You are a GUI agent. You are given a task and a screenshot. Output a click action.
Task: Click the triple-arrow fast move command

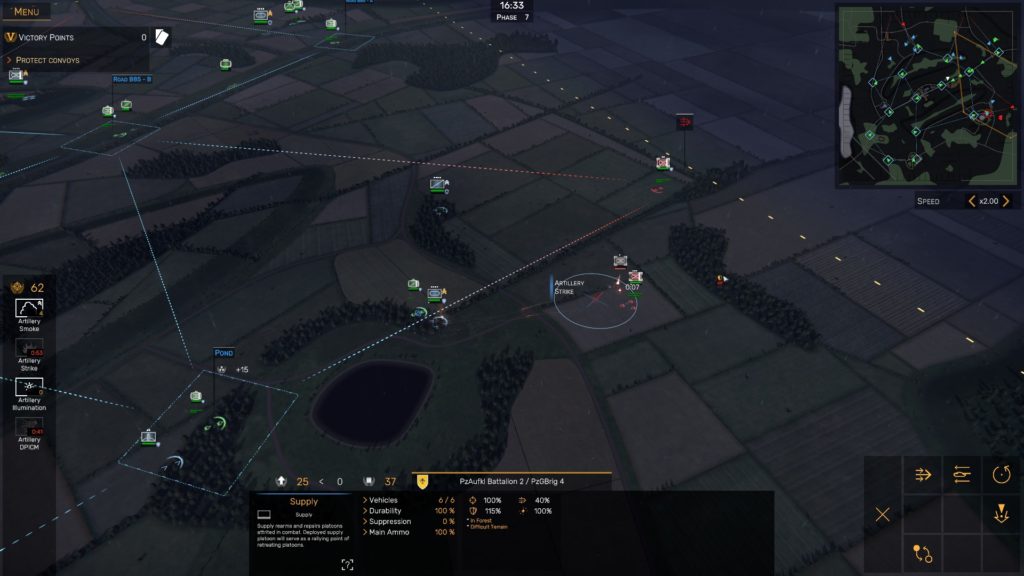point(923,474)
